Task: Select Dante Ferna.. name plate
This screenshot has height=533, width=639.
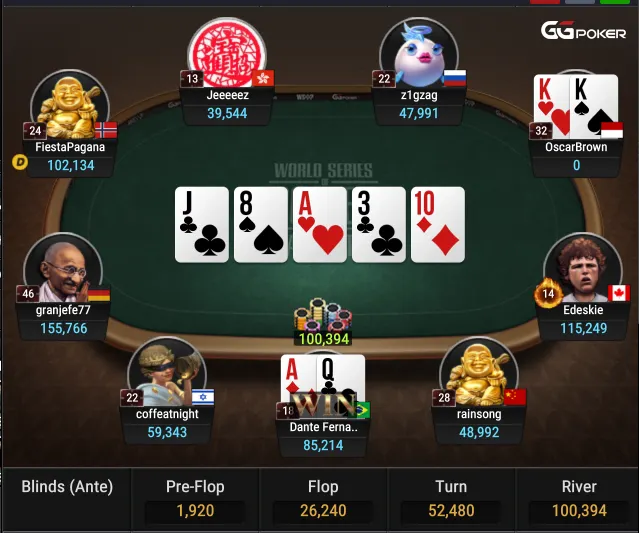Action: click(x=323, y=436)
